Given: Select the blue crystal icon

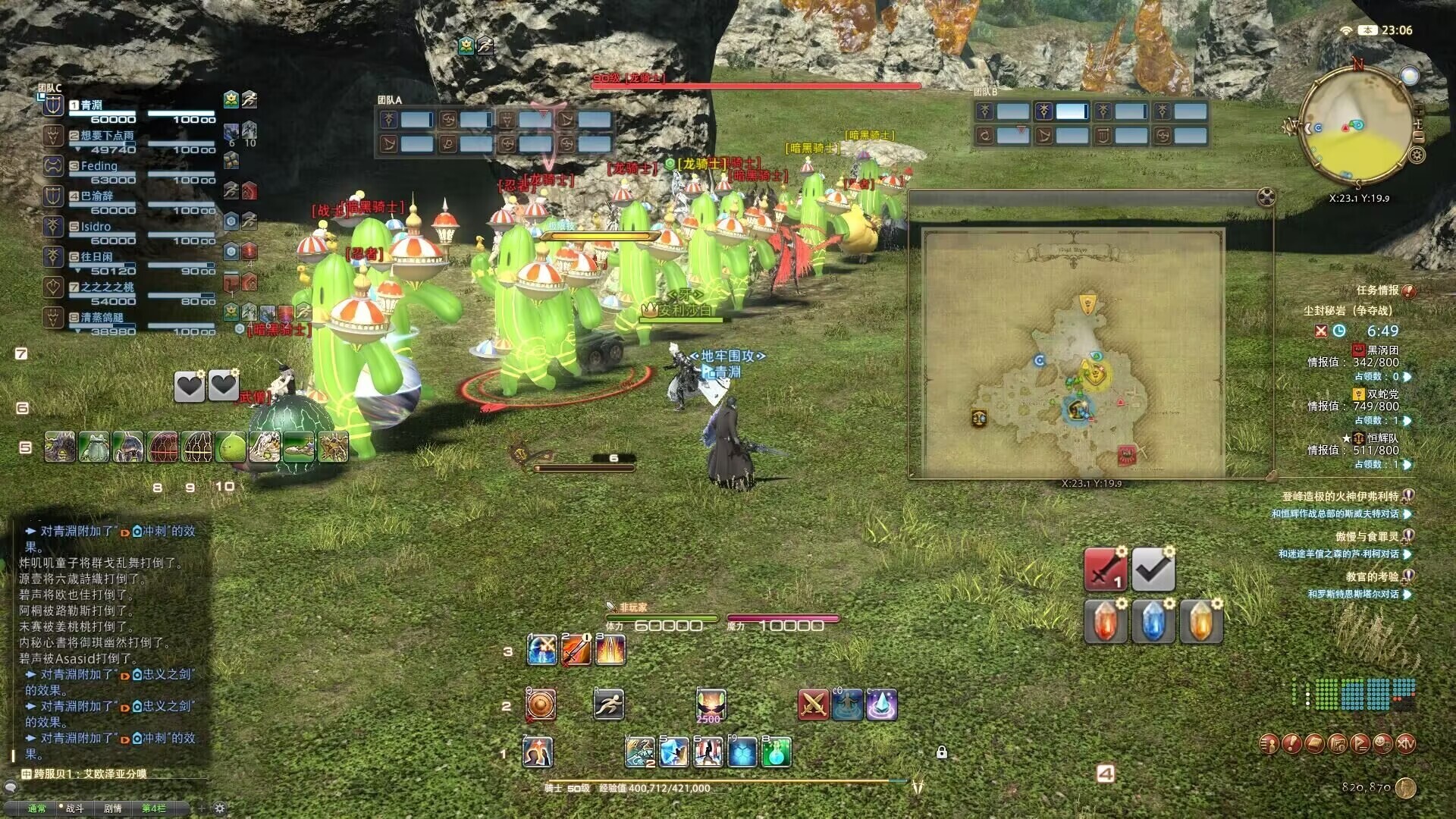Looking at the screenshot, I should [x=1153, y=620].
